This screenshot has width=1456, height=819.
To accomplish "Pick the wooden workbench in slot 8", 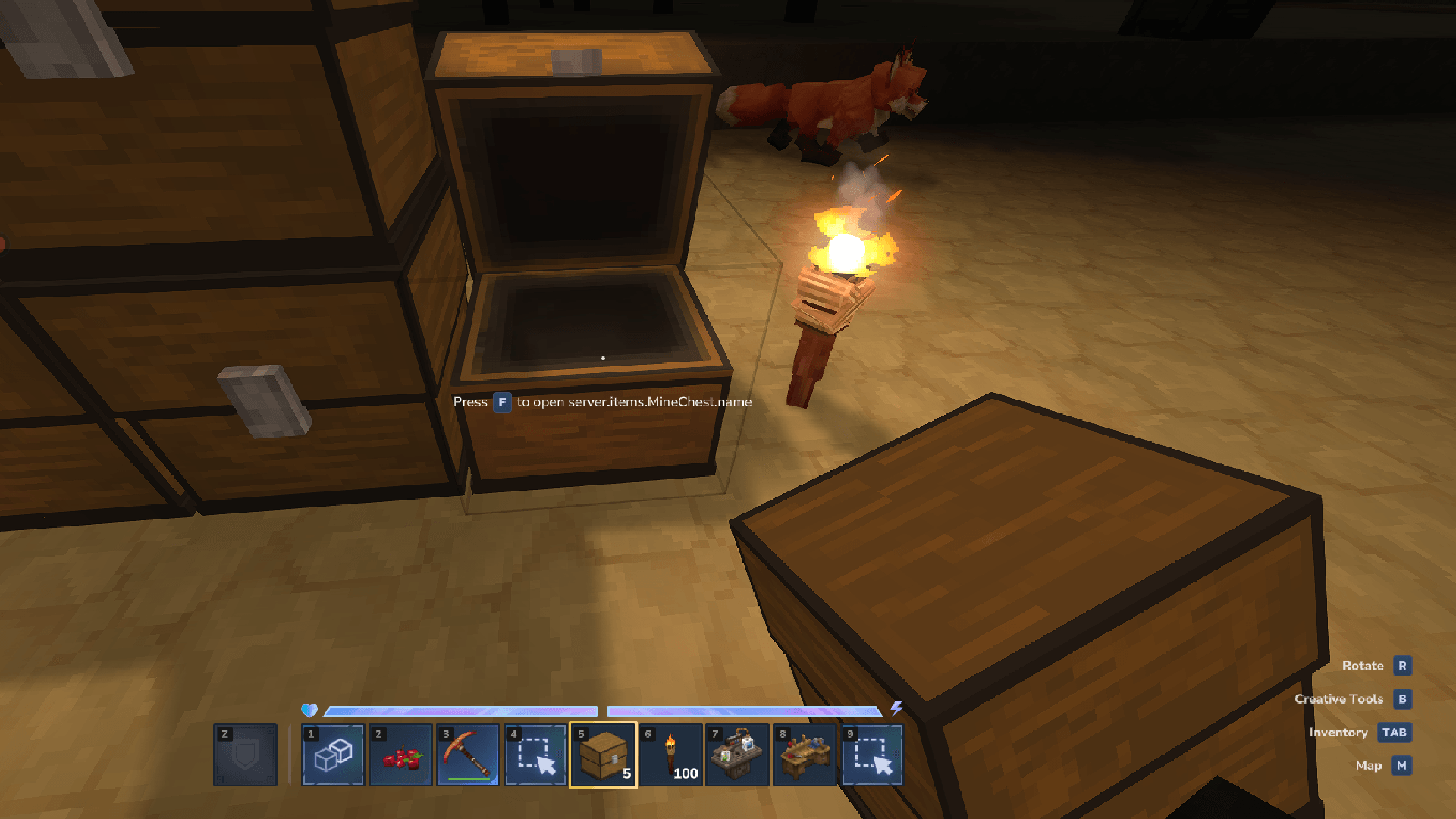I will (x=805, y=755).
